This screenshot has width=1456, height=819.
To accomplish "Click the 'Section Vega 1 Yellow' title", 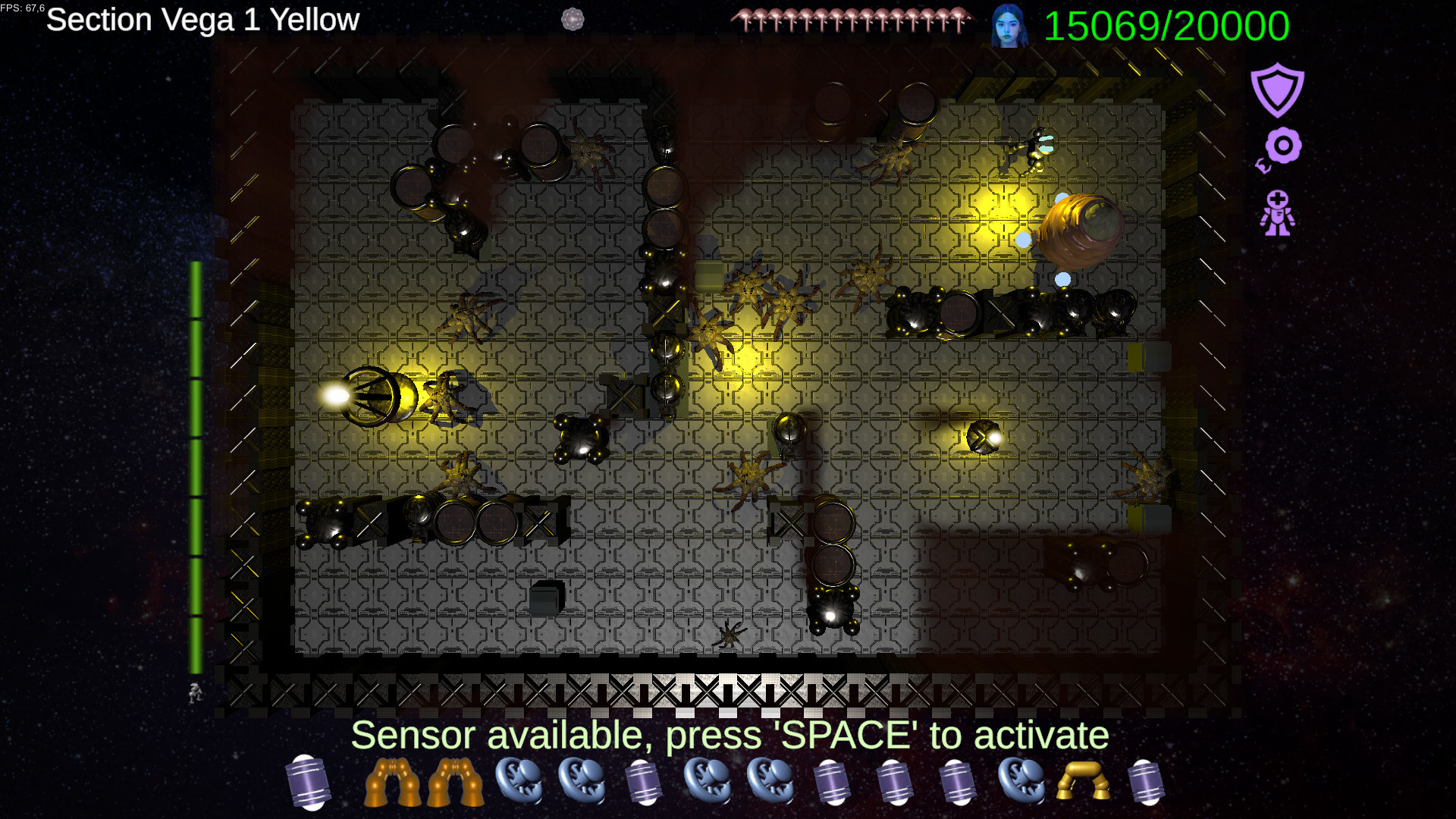I will pos(201,20).
